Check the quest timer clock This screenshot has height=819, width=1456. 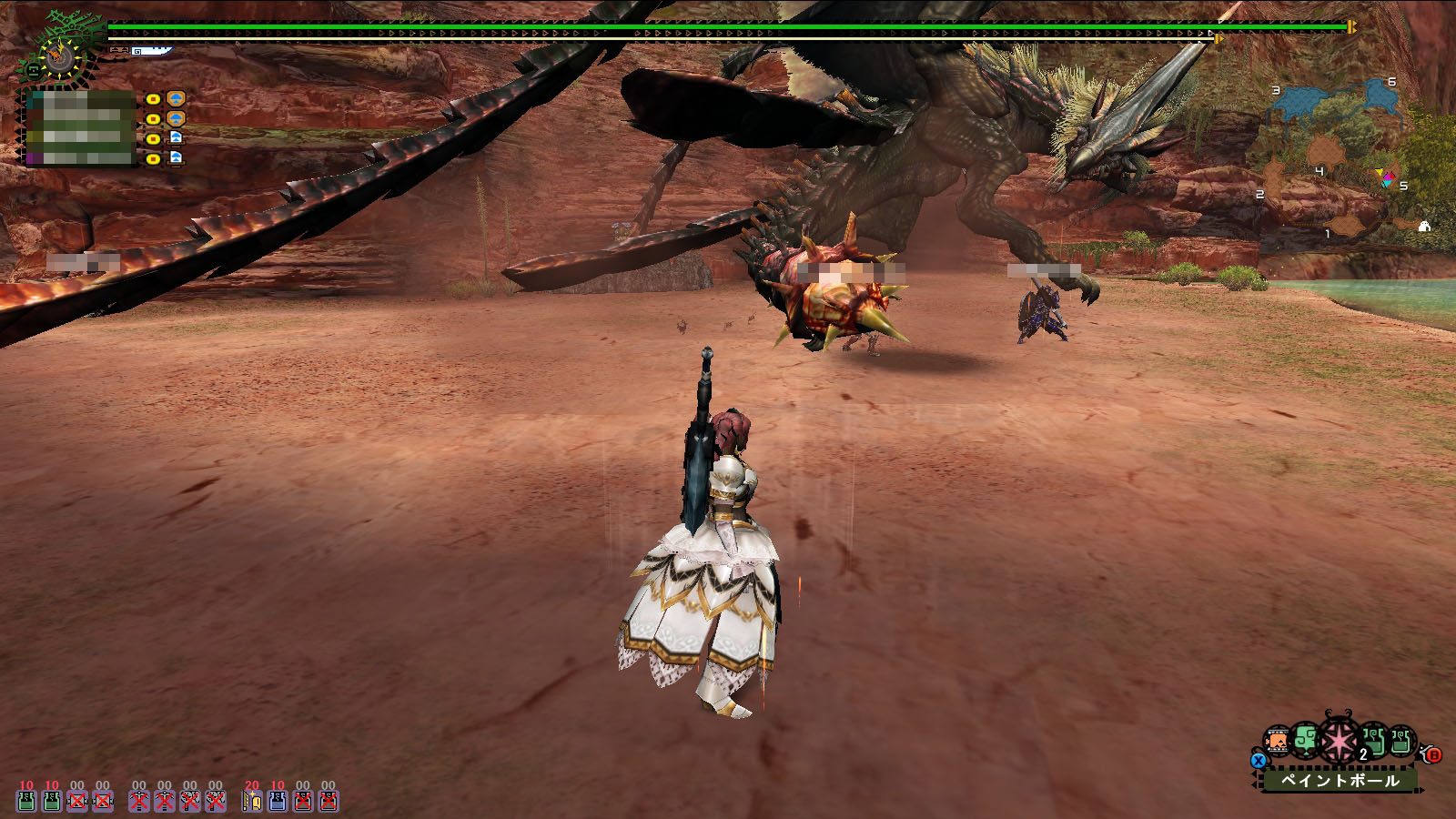click(x=60, y=57)
